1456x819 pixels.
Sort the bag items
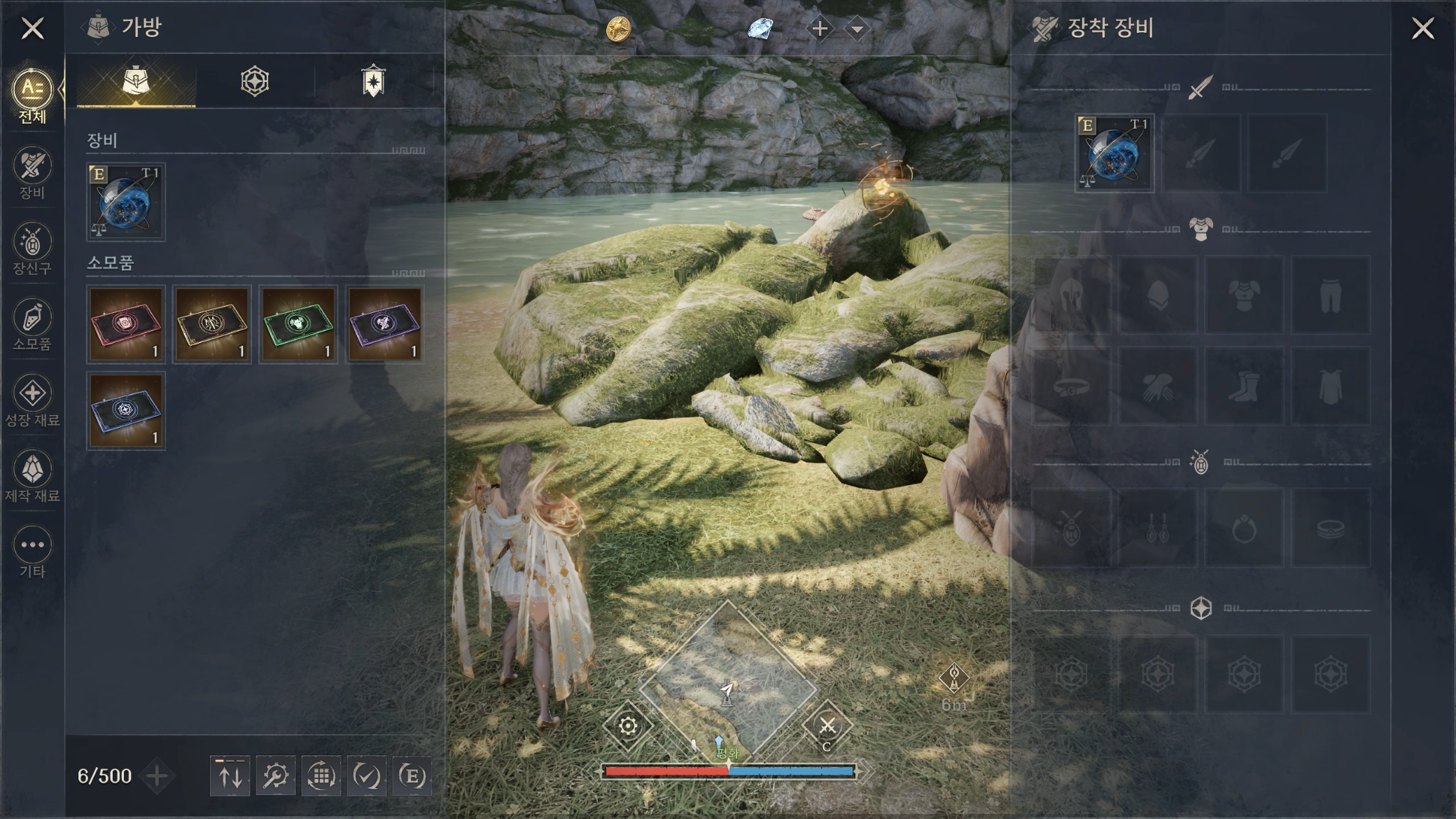pos(230,776)
